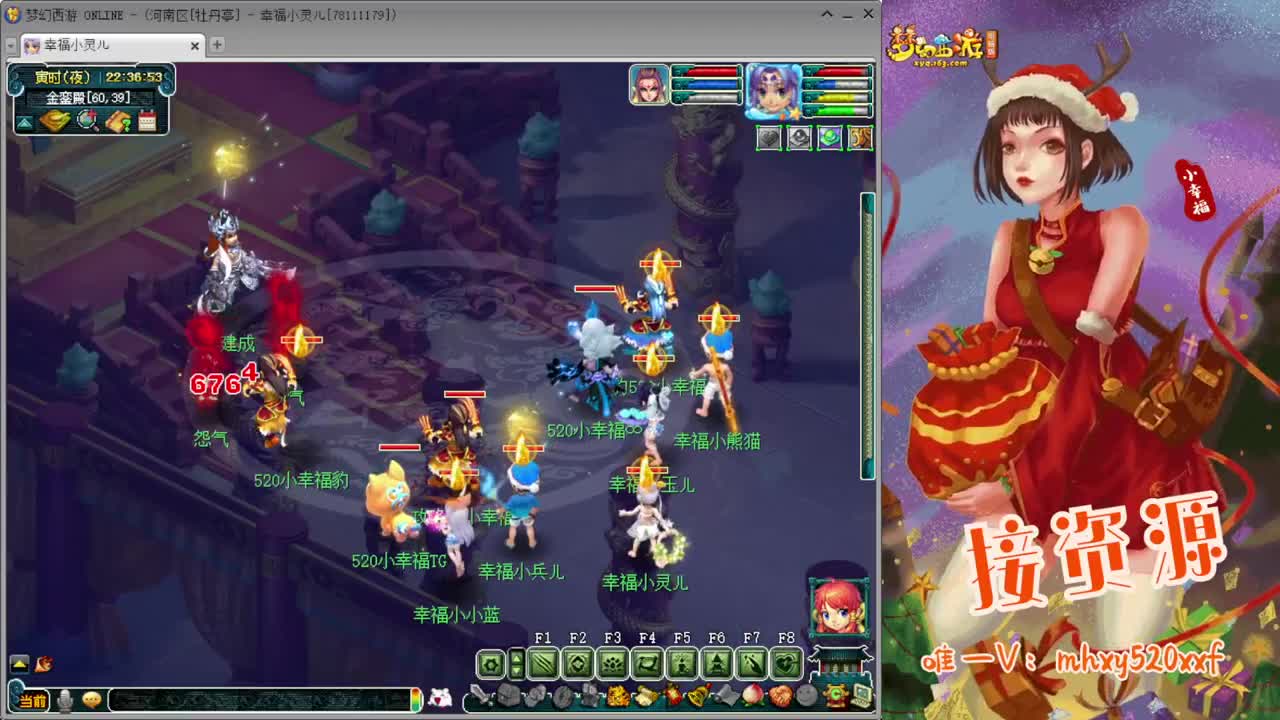1280x720 pixels.
Task: Click the treasure plate icon on minimap panel
Action: (x=54, y=120)
